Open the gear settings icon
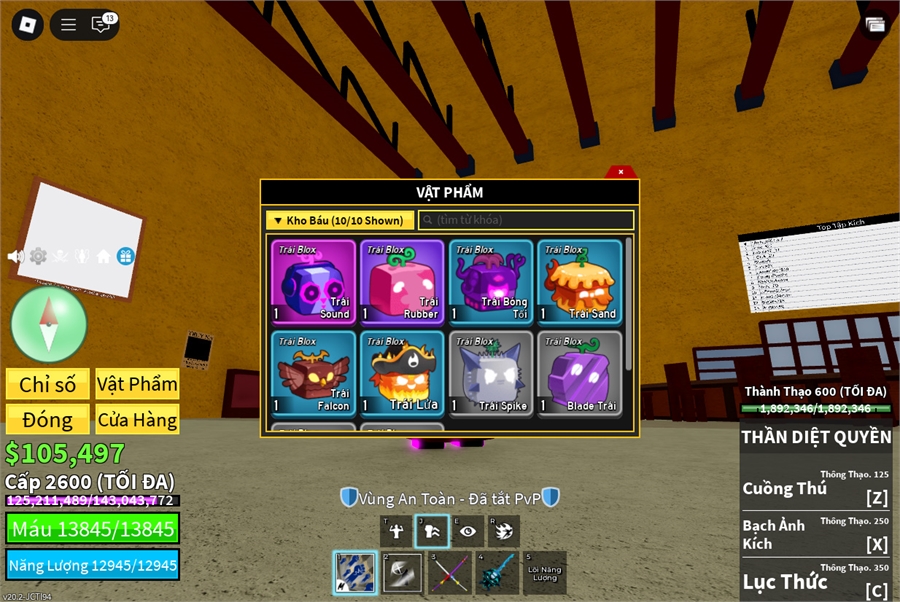900x602 pixels. (38, 256)
